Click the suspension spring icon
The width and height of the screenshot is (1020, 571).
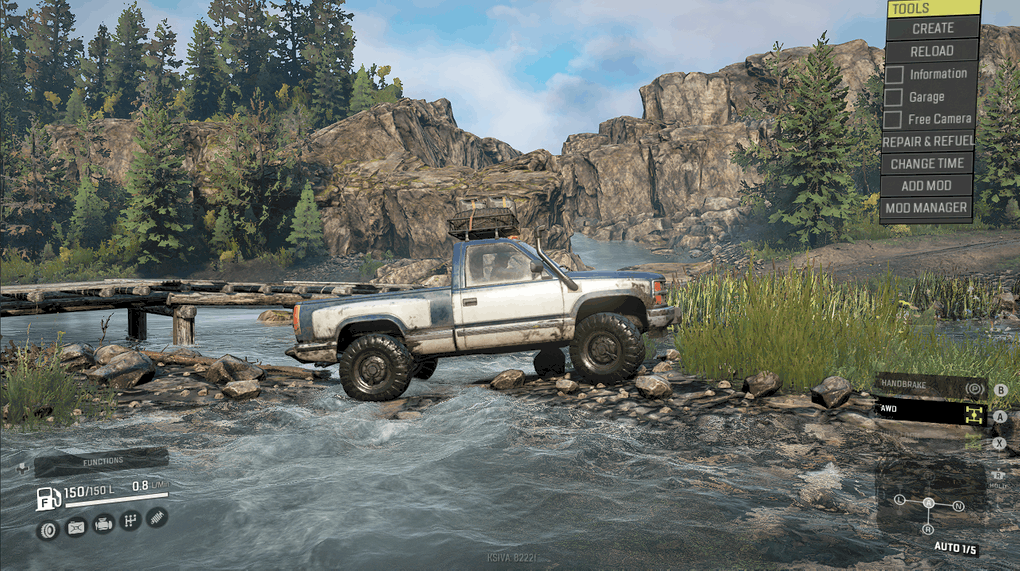[157, 517]
